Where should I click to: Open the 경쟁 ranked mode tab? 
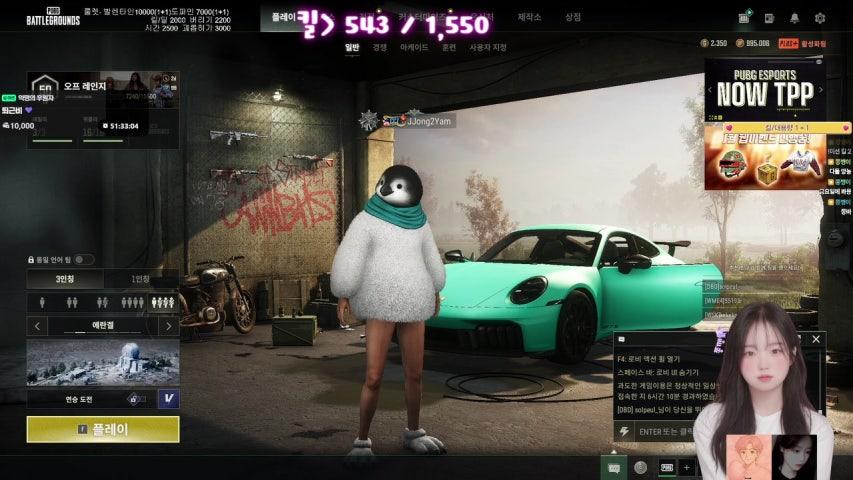click(x=380, y=47)
